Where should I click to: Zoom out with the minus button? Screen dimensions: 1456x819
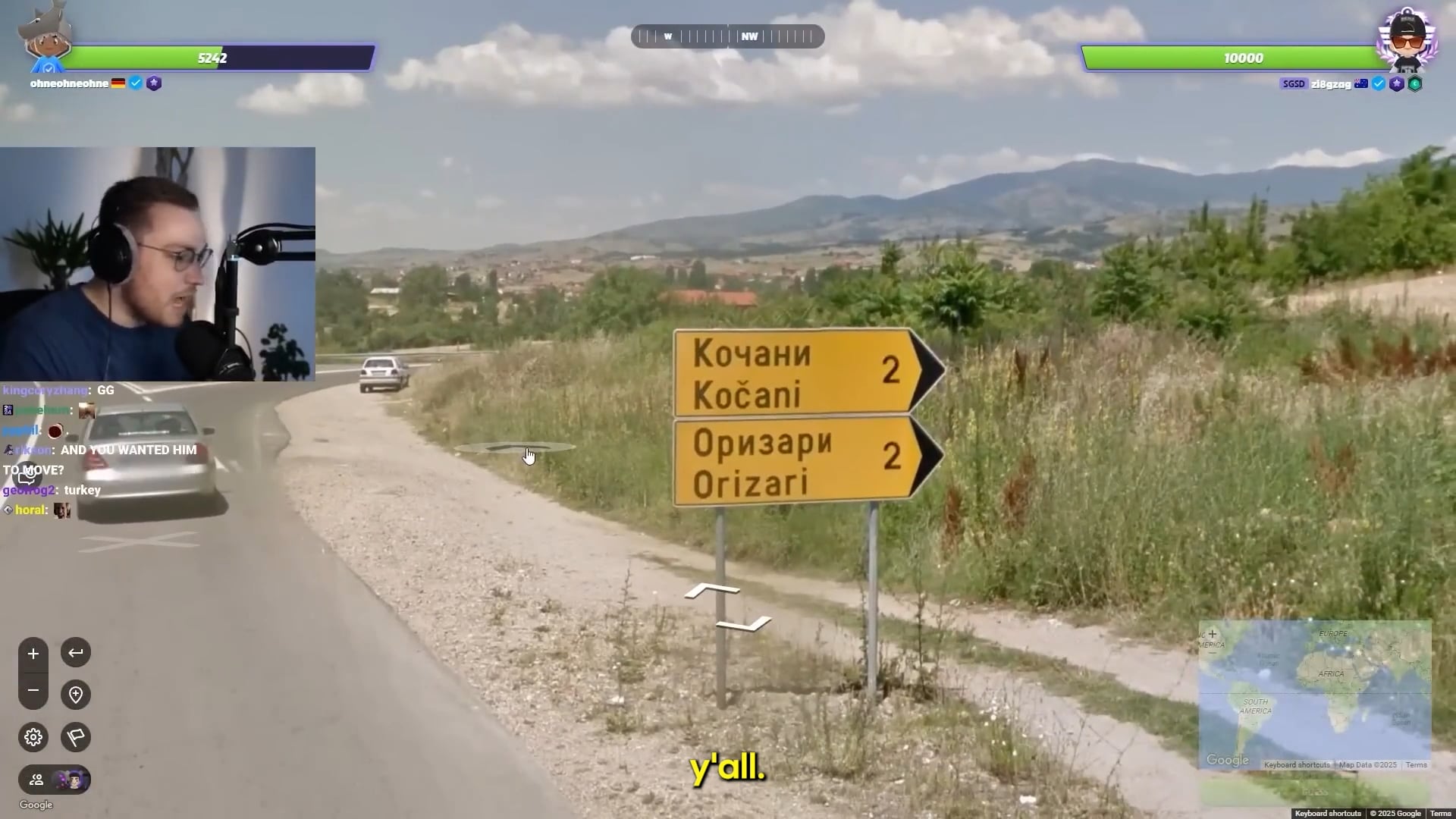point(33,690)
